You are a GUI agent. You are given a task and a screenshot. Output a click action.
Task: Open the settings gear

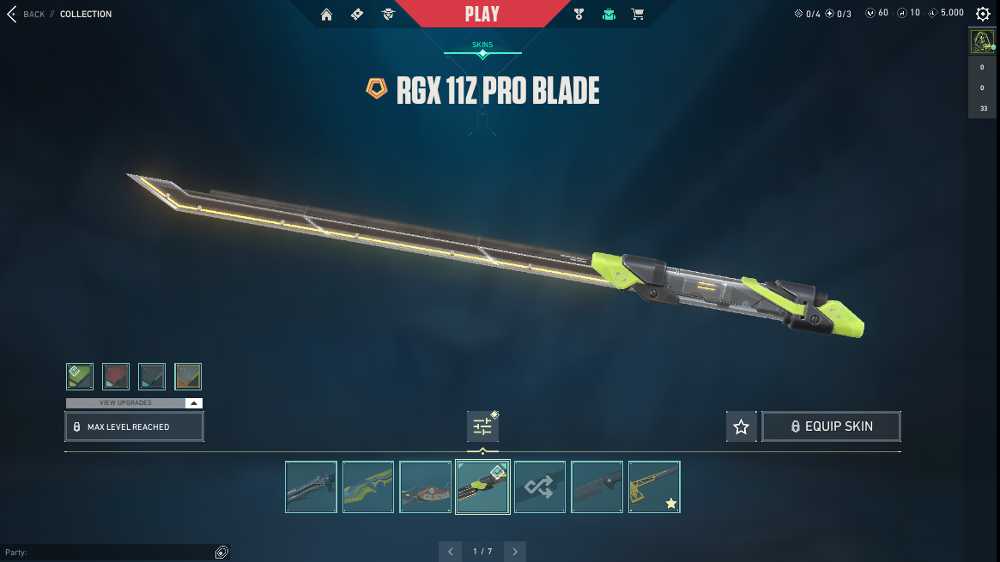click(982, 14)
